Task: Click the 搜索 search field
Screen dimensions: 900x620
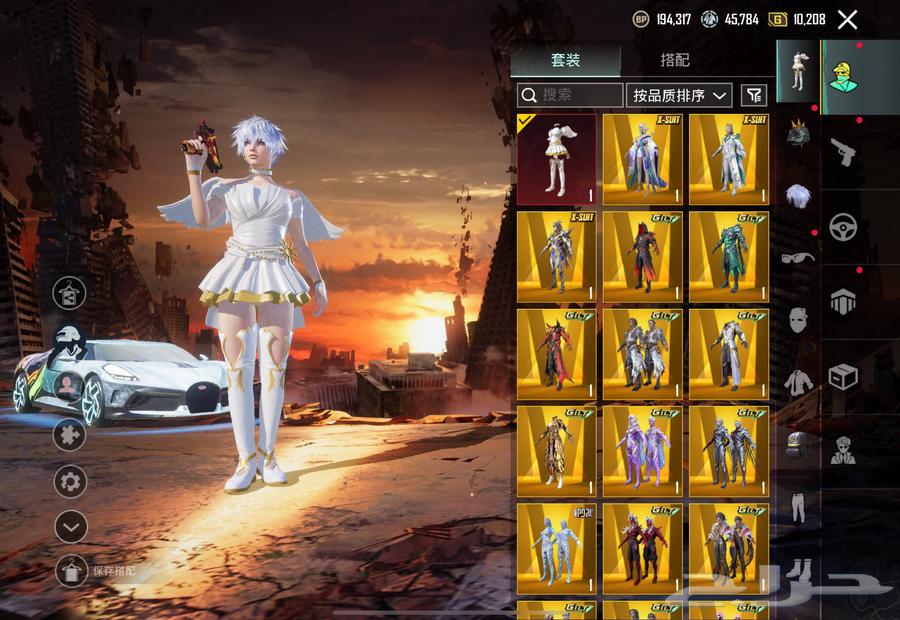Action: 570,95
